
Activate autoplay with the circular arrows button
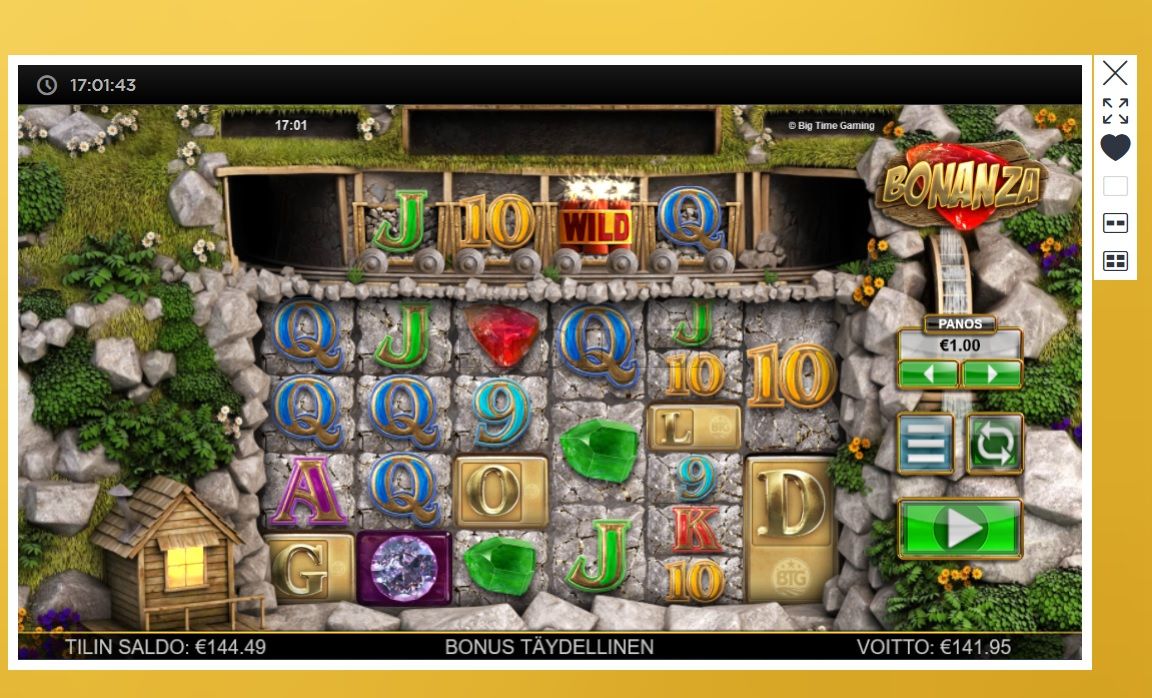(x=994, y=444)
